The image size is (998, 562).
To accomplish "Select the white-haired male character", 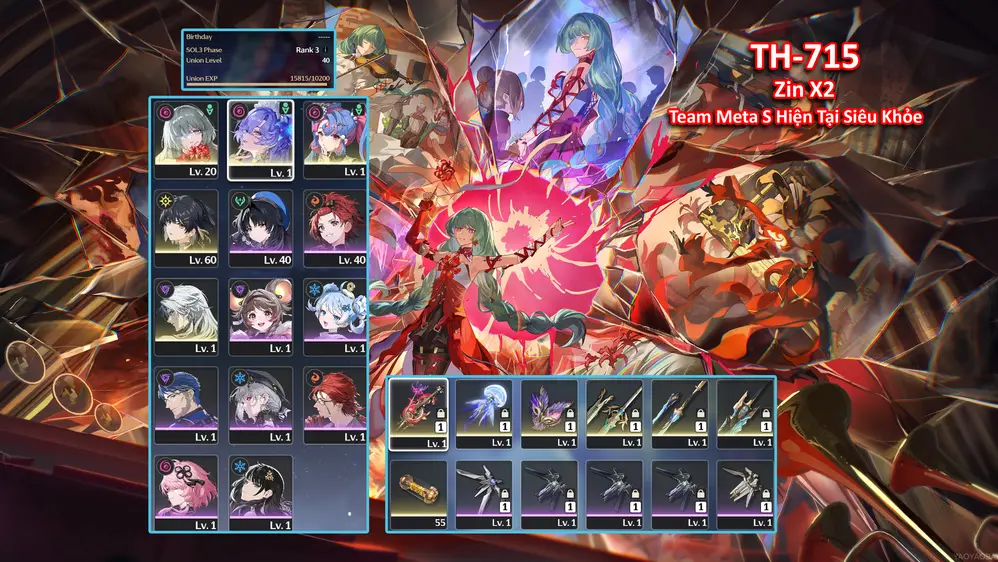I will [x=188, y=316].
